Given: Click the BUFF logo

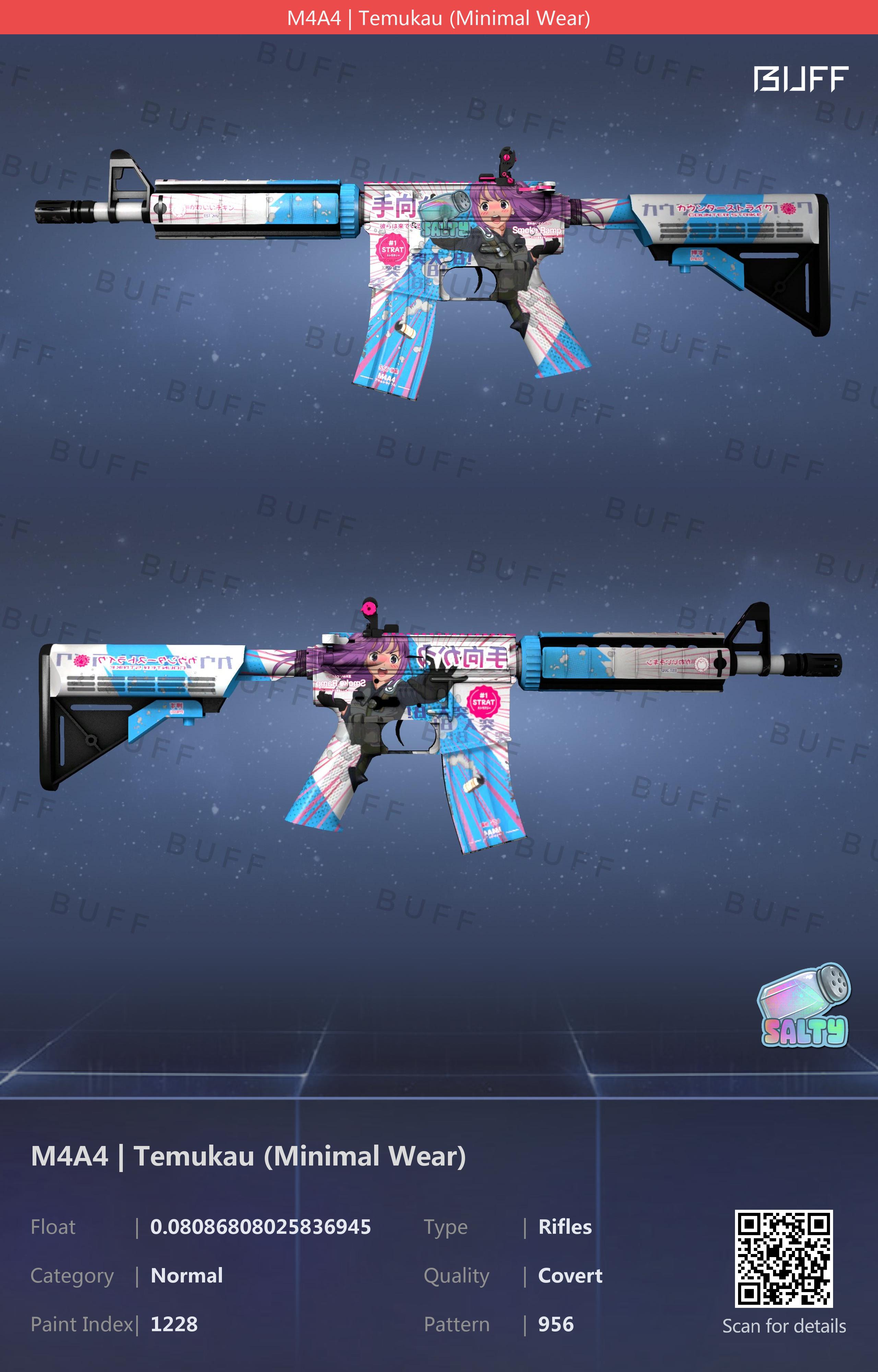Looking at the screenshot, I should click(x=800, y=79).
